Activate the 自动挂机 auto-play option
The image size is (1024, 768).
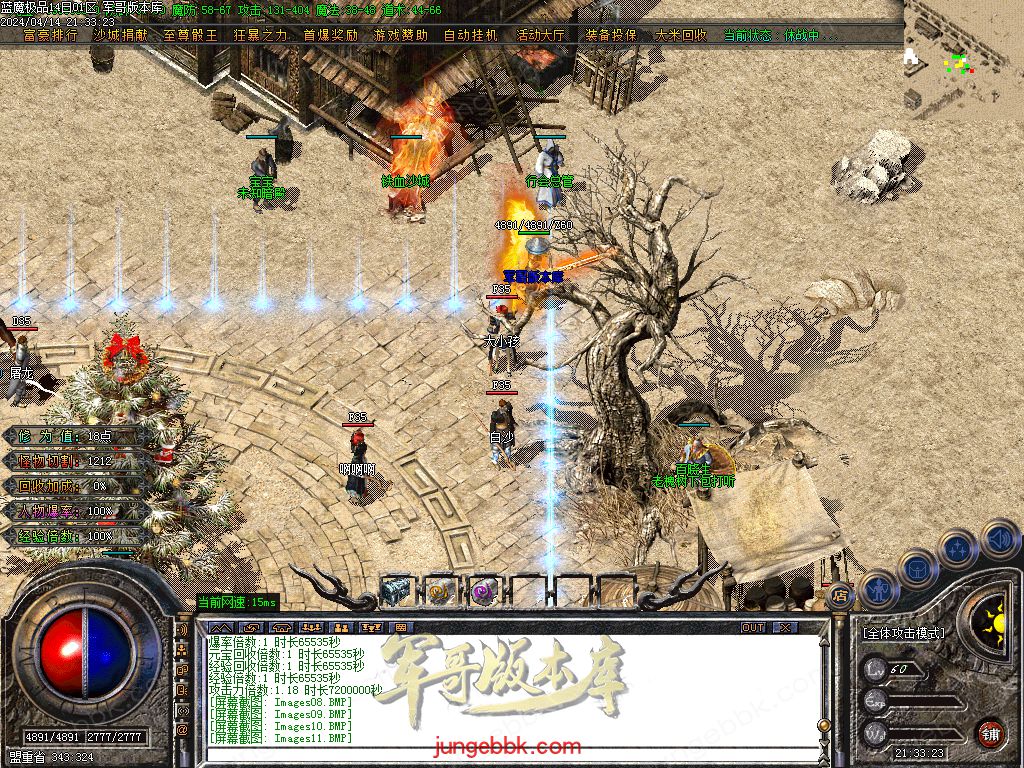pyautogui.click(x=471, y=35)
